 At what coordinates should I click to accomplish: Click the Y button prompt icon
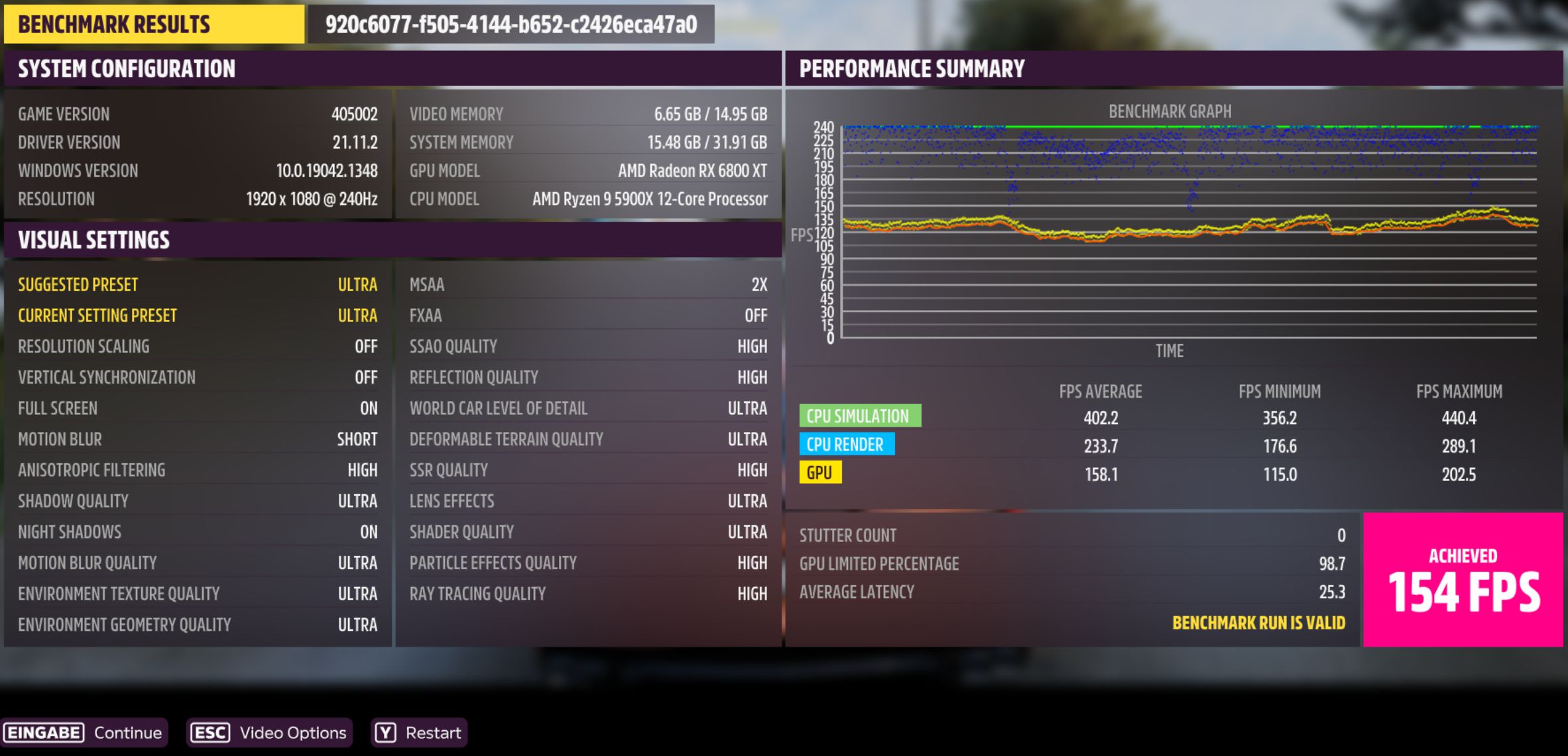point(385,733)
